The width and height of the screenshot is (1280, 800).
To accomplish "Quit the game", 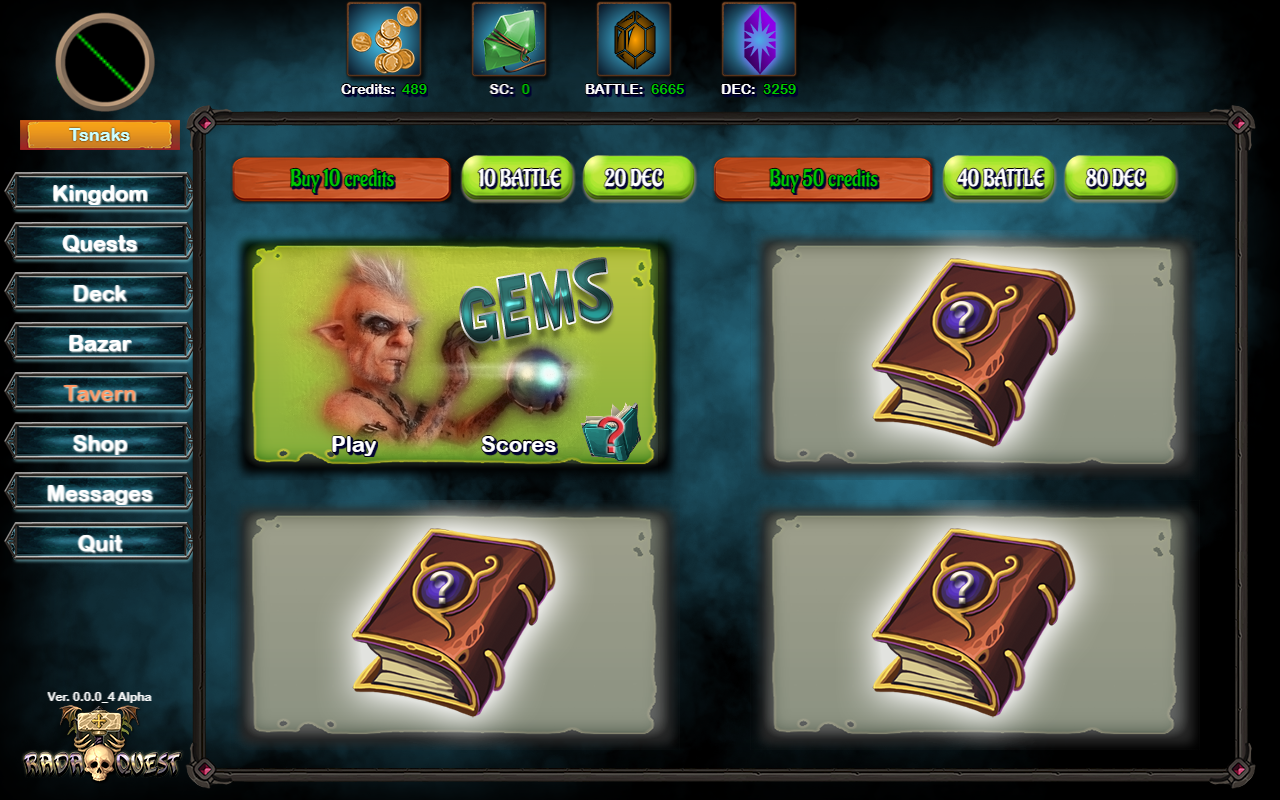I will (x=100, y=543).
